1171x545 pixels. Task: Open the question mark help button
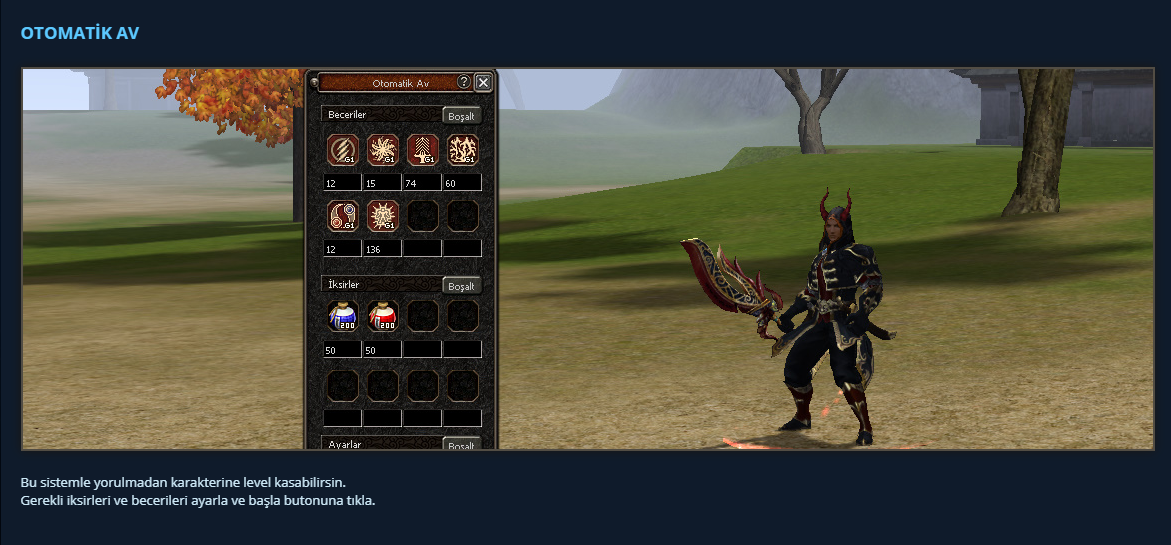464,82
